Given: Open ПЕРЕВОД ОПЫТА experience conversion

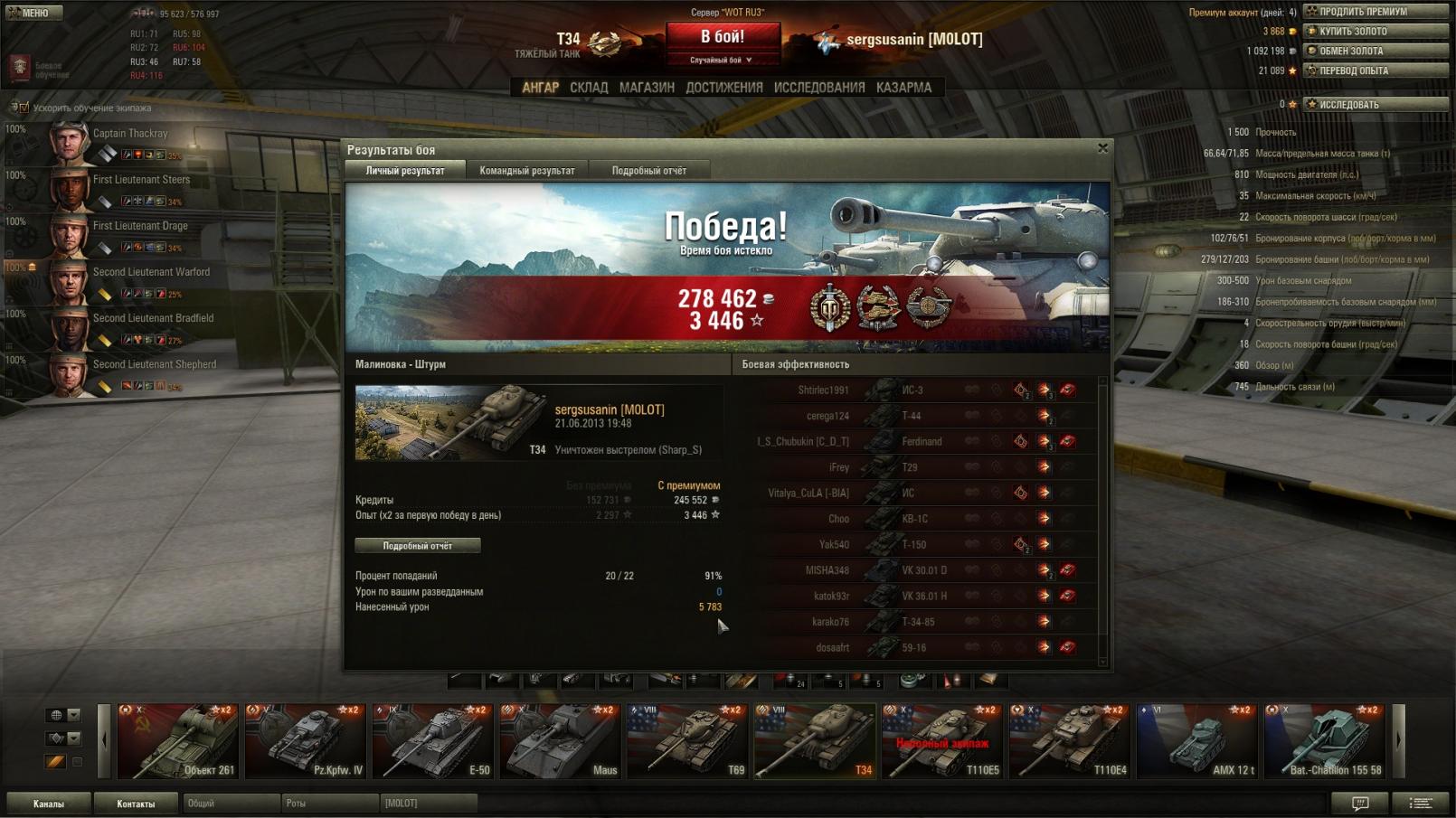Looking at the screenshot, I should [x=1375, y=71].
